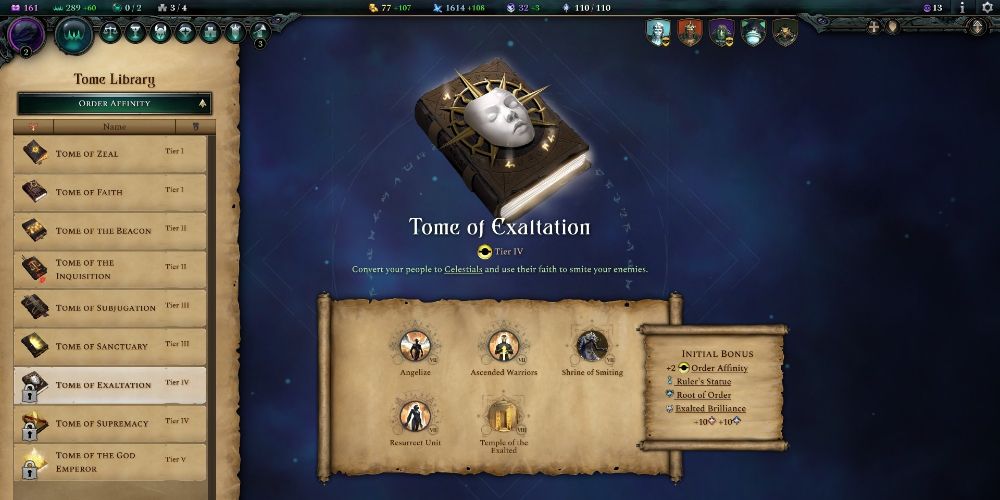Viewport: 1000px width, 500px height.
Task: Follow the Celestials link in description
Action: click(x=463, y=270)
